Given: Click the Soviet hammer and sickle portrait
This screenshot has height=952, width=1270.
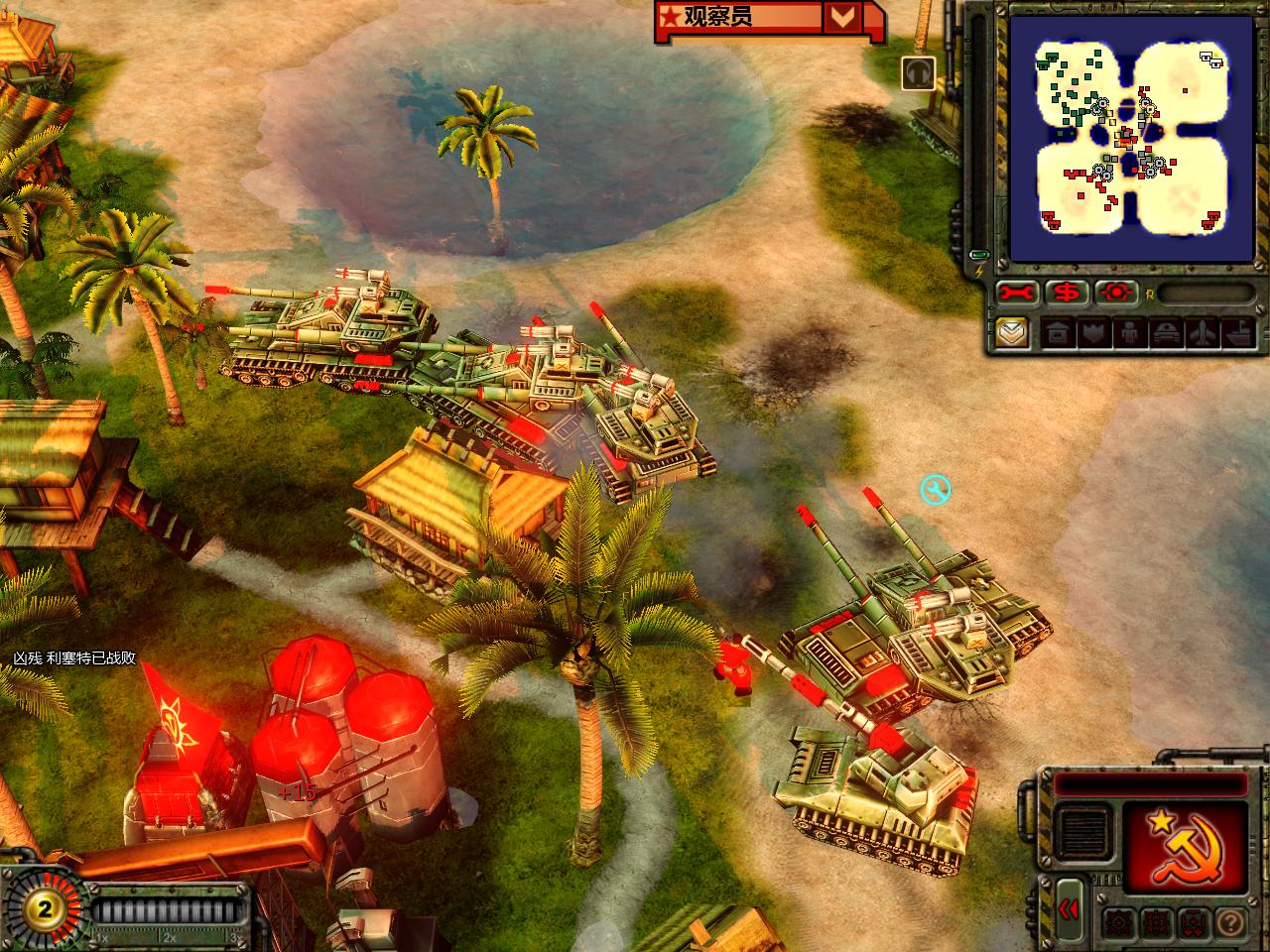Looking at the screenshot, I should (1185, 845).
